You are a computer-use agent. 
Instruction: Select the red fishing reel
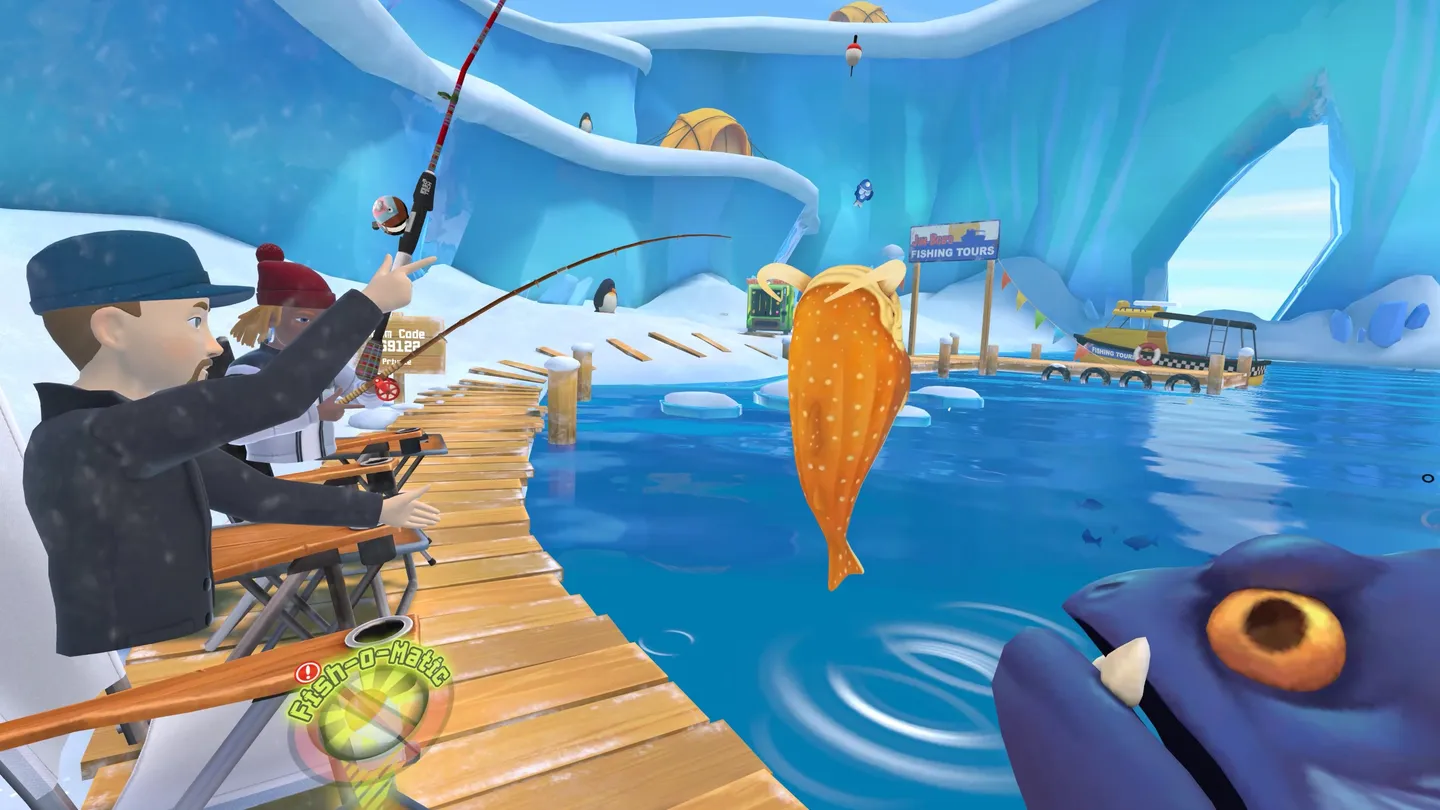[x=387, y=389]
